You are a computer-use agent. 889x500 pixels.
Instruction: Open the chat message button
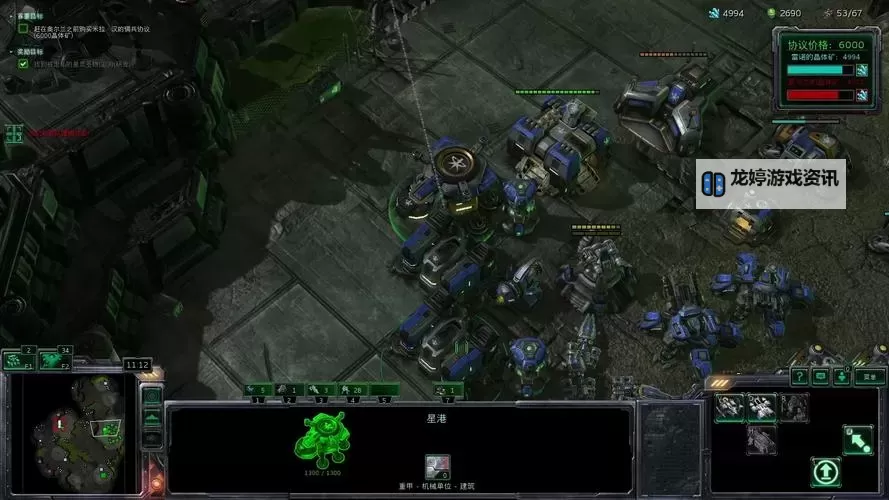820,377
